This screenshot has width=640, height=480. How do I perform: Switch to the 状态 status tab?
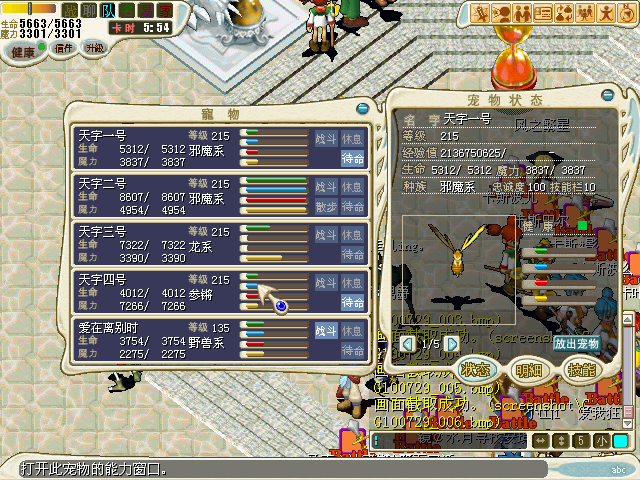(x=477, y=368)
